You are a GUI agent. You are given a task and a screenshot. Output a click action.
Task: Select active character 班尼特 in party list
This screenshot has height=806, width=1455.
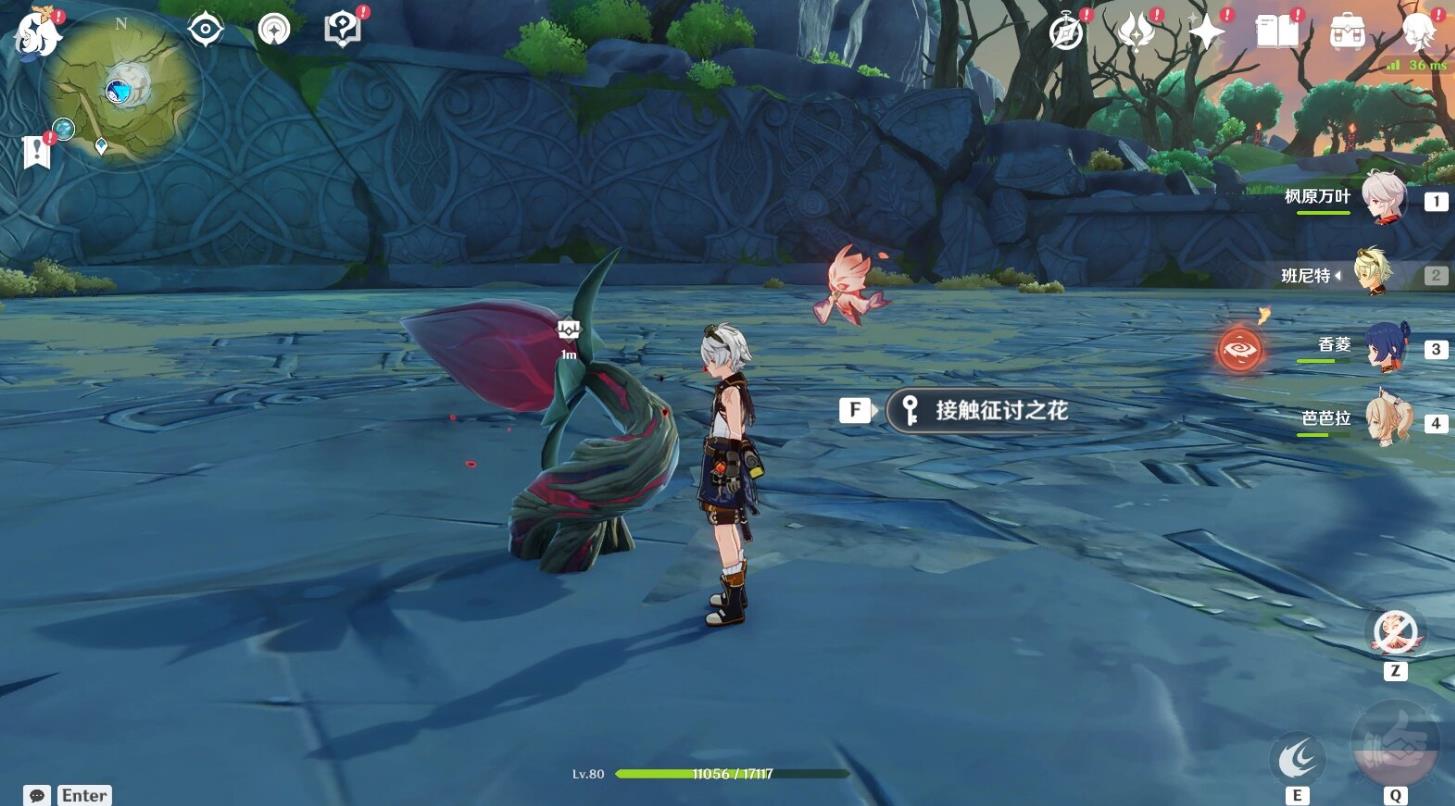[1372, 273]
